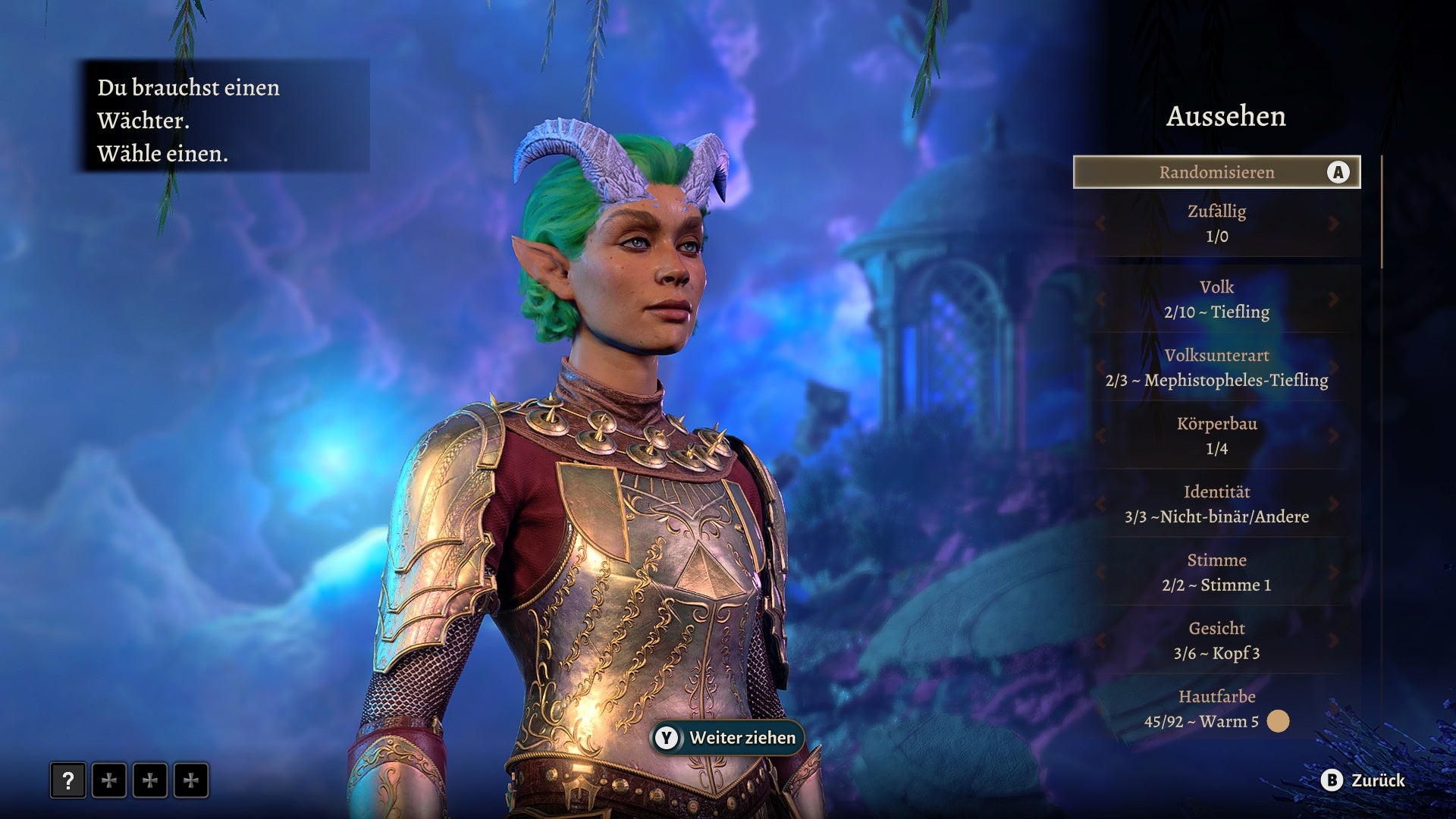Screen dimensions: 1456x819
Task: Select the Volksunterart Mephistopheles-Tiefling row
Action: point(1216,368)
